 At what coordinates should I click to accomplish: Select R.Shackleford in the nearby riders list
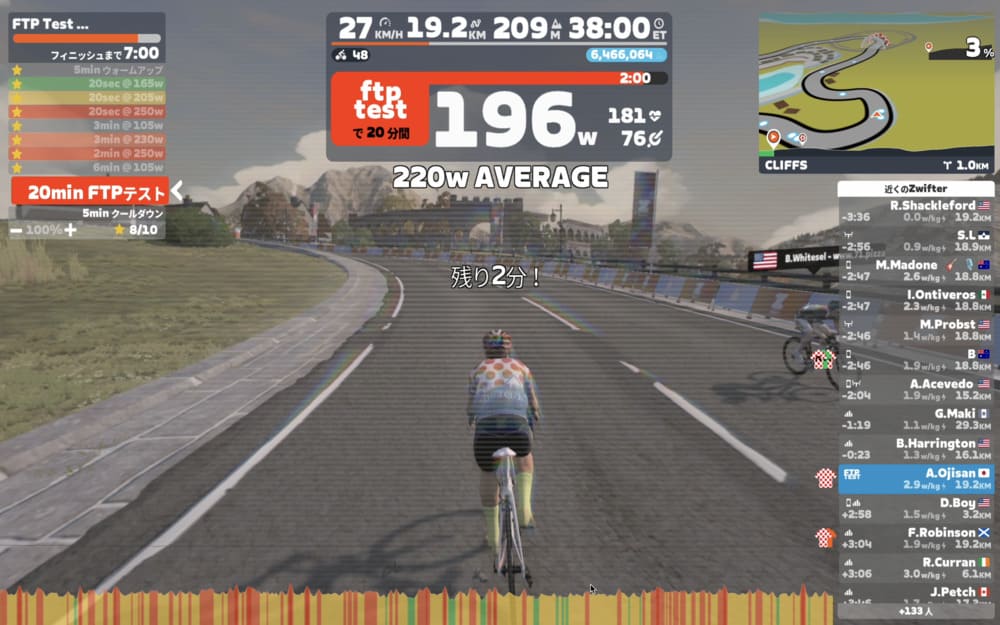pos(915,211)
